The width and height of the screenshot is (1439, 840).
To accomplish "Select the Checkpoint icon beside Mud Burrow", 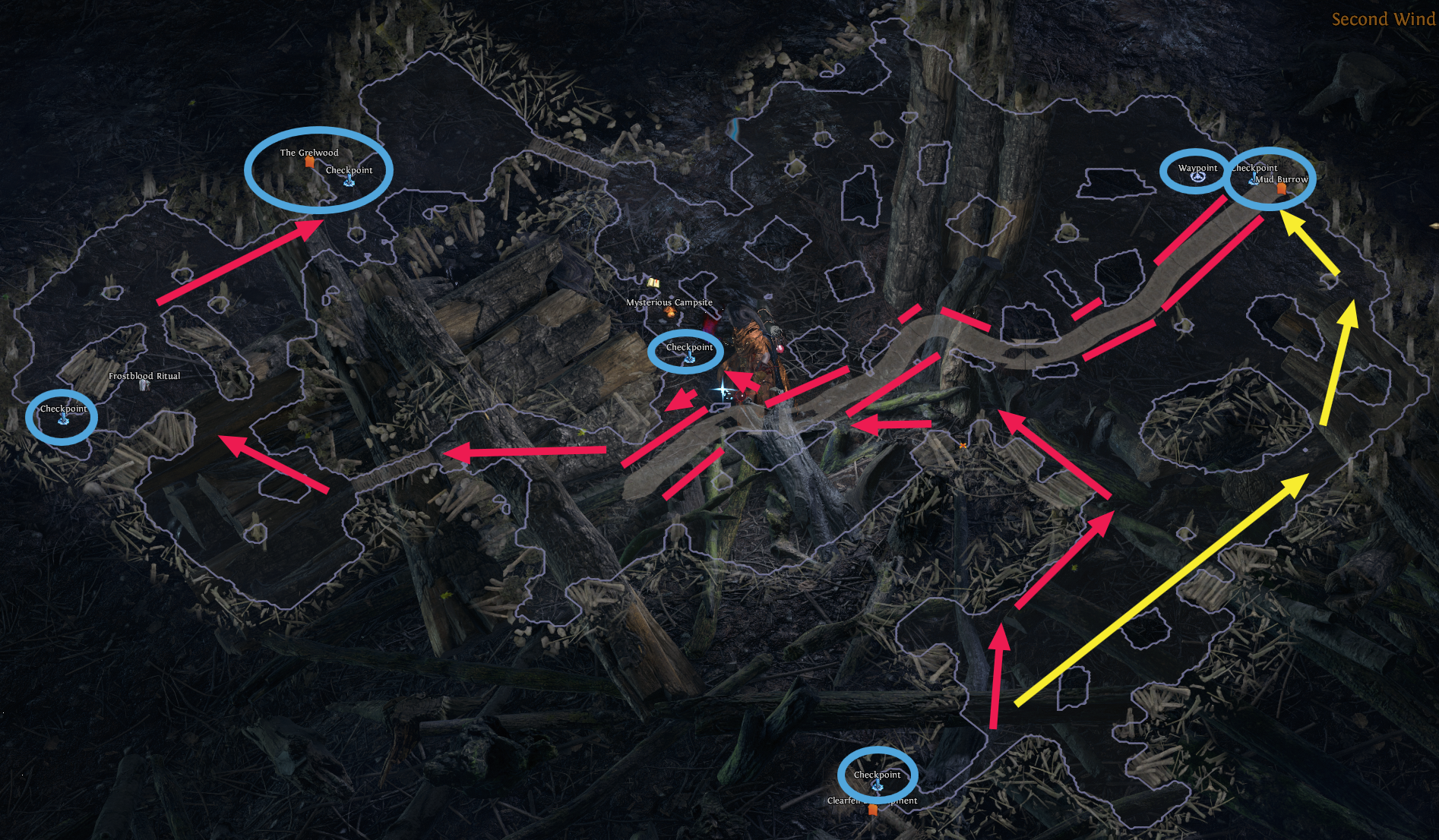I will pyautogui.click(x=1254, y=178).
